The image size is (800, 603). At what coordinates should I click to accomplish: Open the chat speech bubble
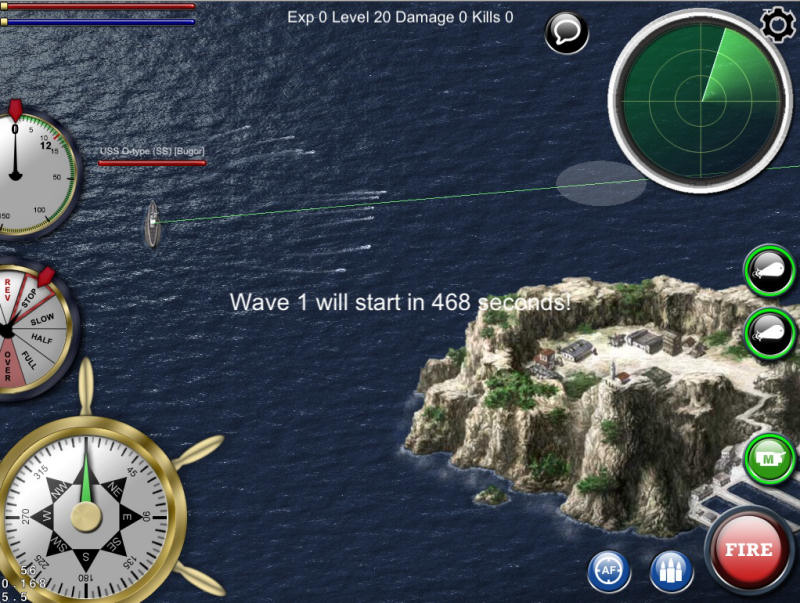click(566, 33)
